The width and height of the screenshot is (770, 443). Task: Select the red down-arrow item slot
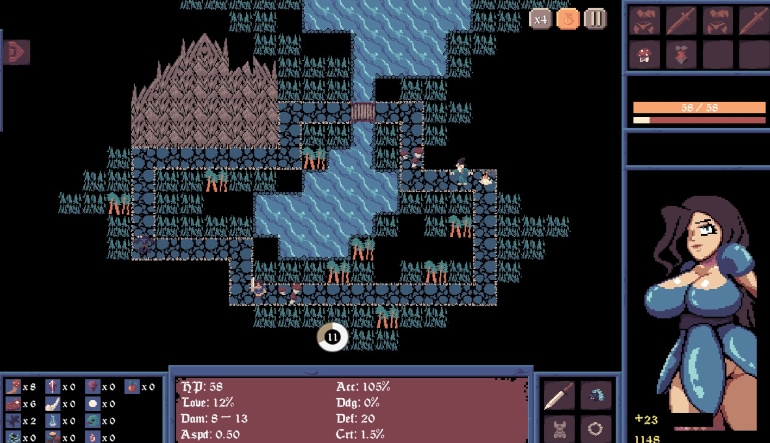[680, 54]
